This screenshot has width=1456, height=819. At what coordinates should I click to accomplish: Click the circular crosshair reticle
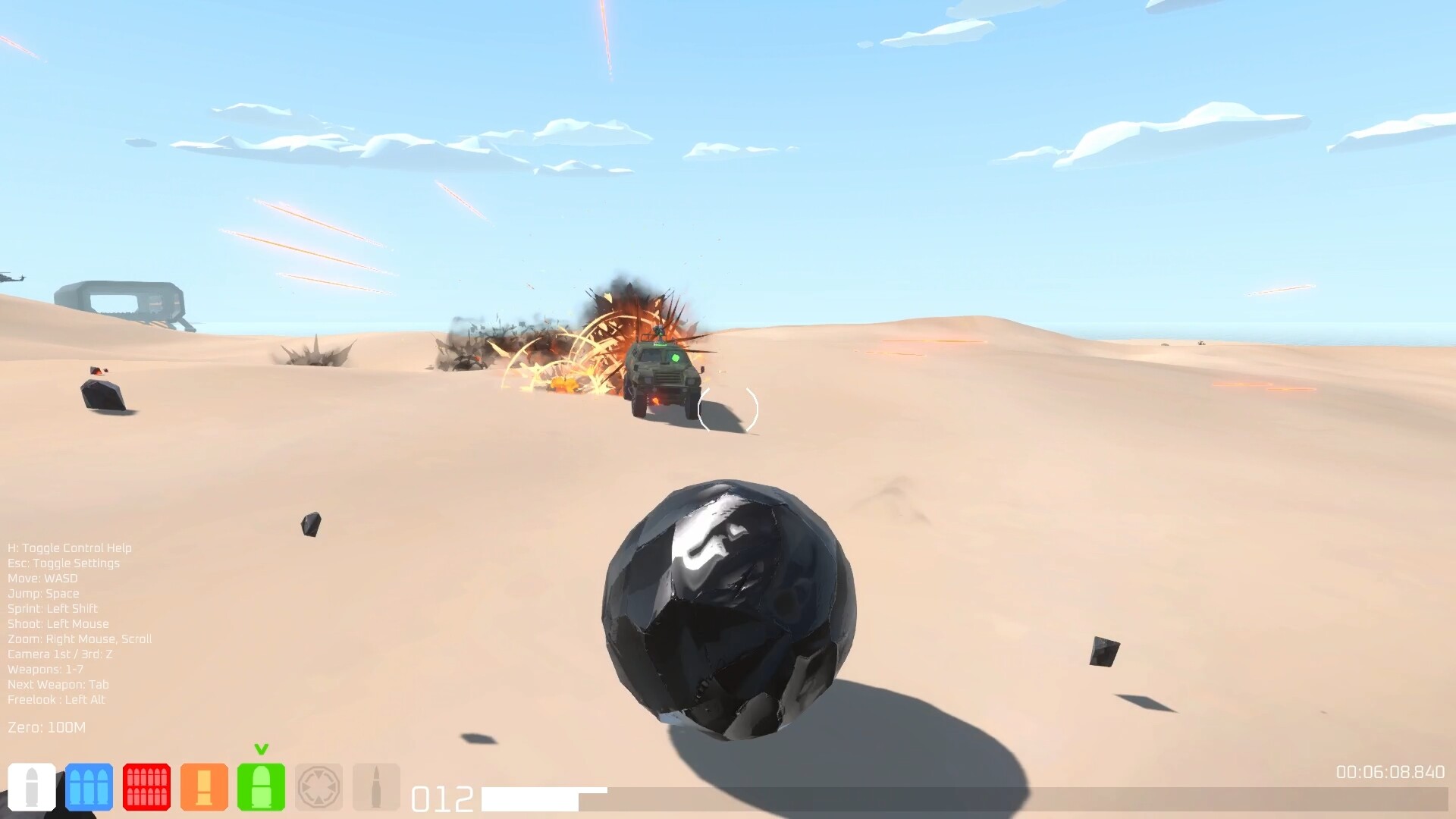point(729,409)
